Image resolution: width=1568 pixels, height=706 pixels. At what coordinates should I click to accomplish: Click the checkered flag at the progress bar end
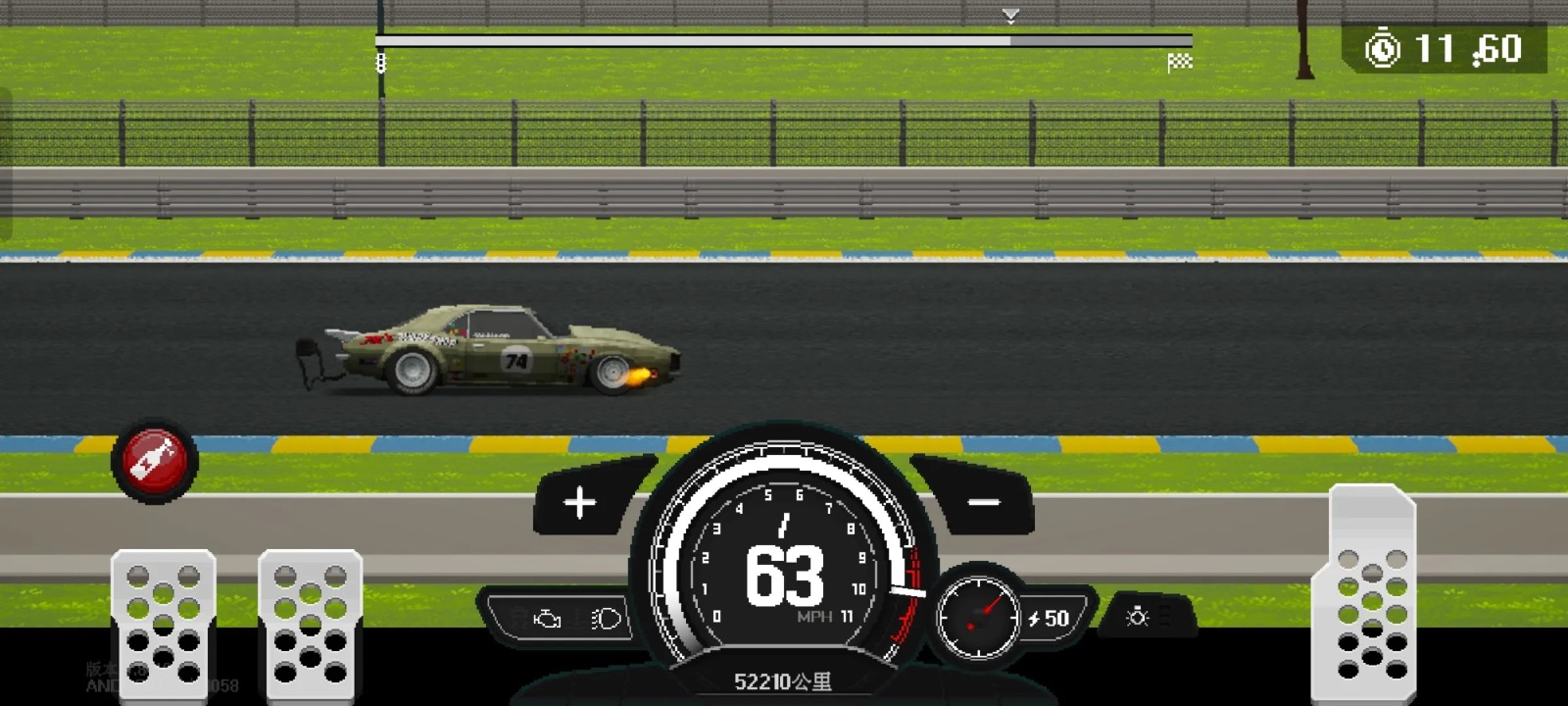pos(1181,61)
